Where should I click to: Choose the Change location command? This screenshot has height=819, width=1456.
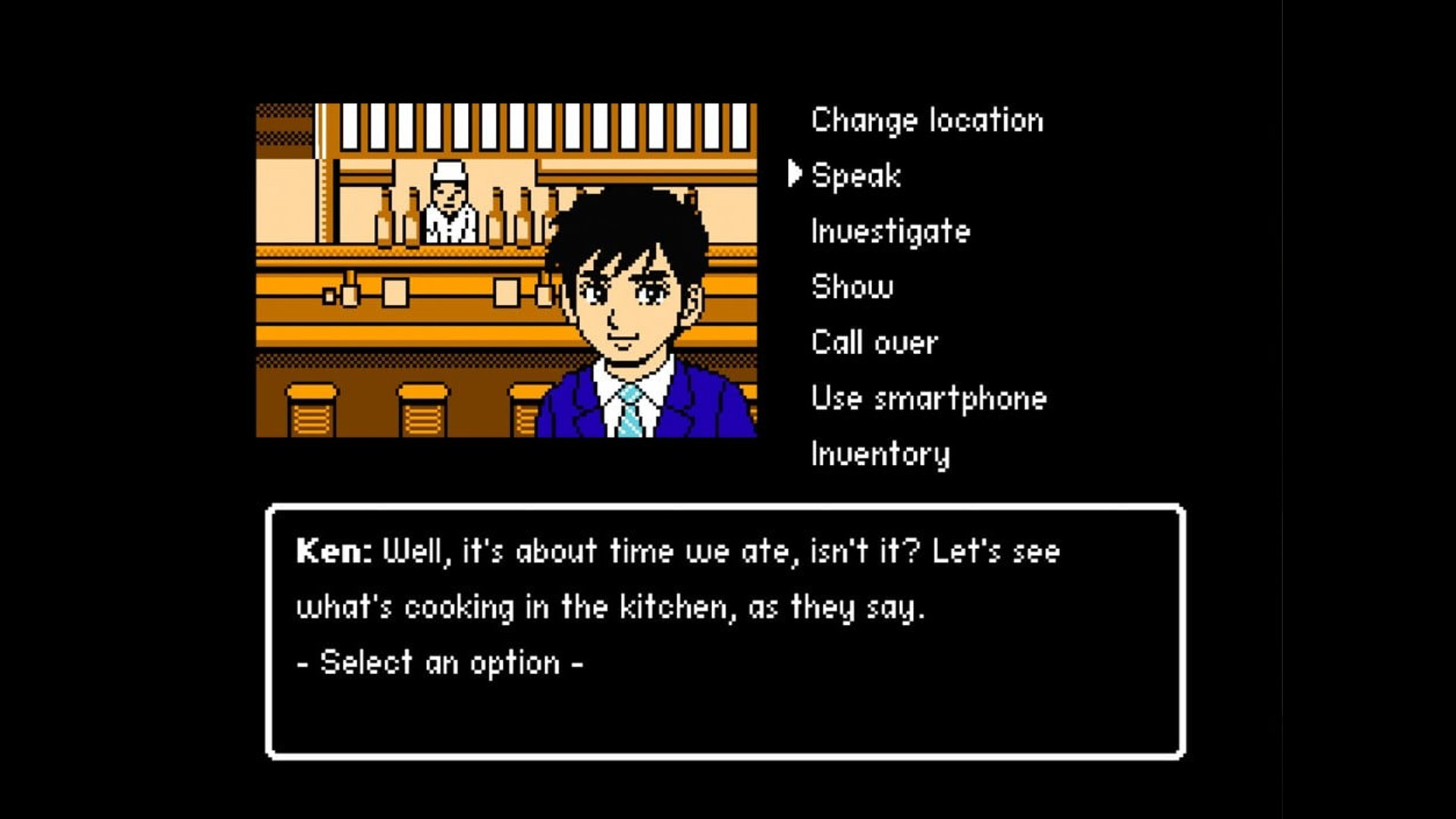tap(927, 121)
